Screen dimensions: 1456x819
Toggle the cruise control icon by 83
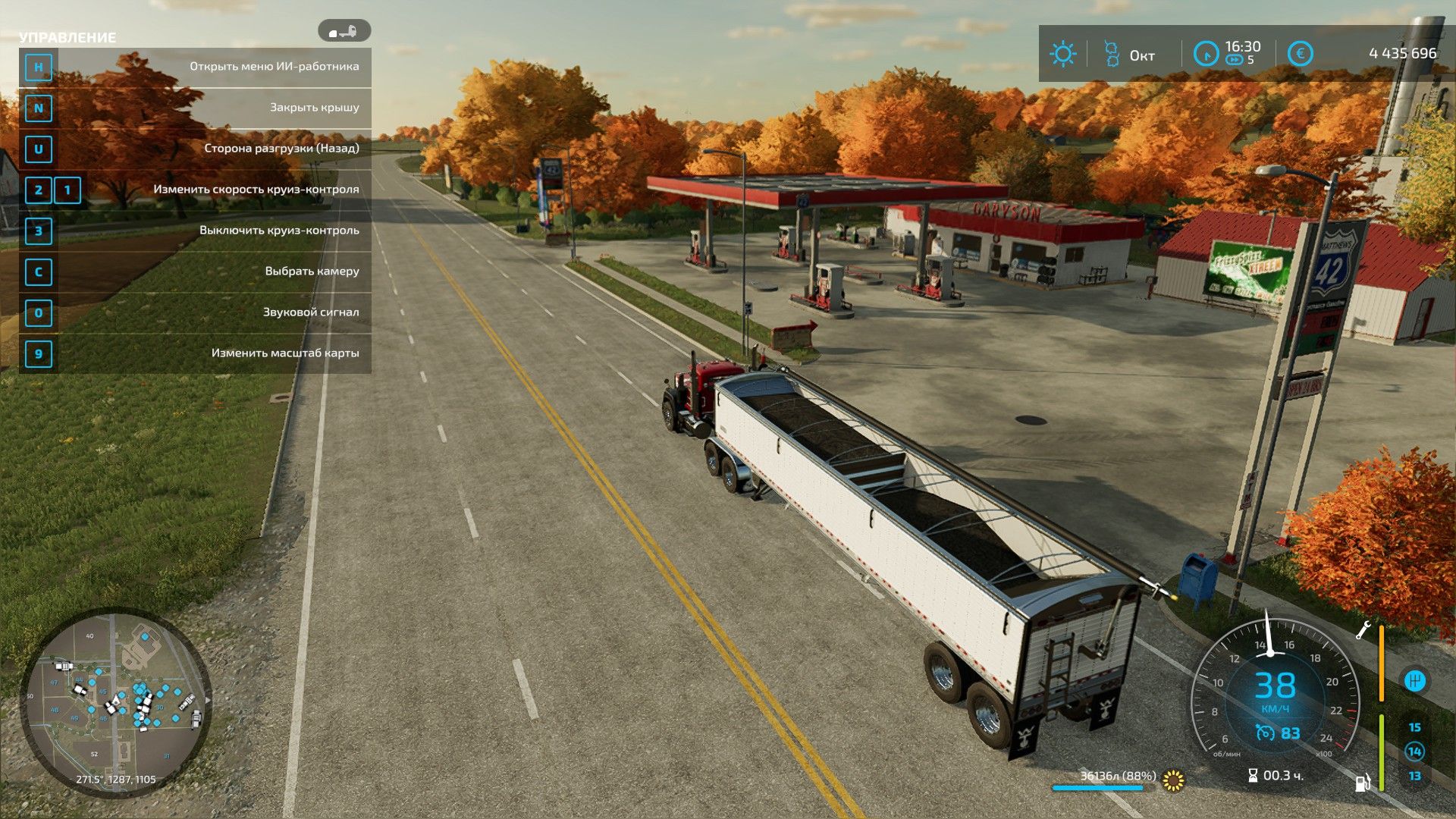[x=1264, y=733]
